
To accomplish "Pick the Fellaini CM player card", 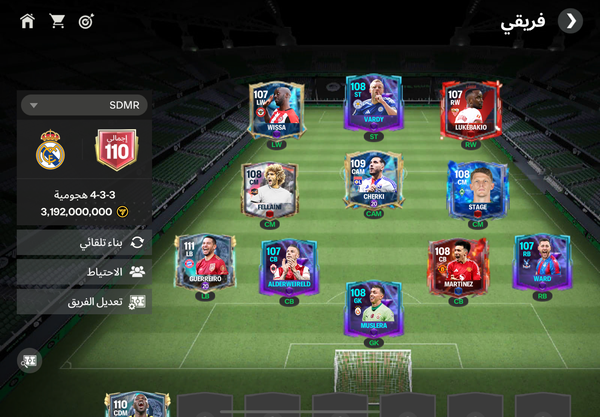I will 269,190.
